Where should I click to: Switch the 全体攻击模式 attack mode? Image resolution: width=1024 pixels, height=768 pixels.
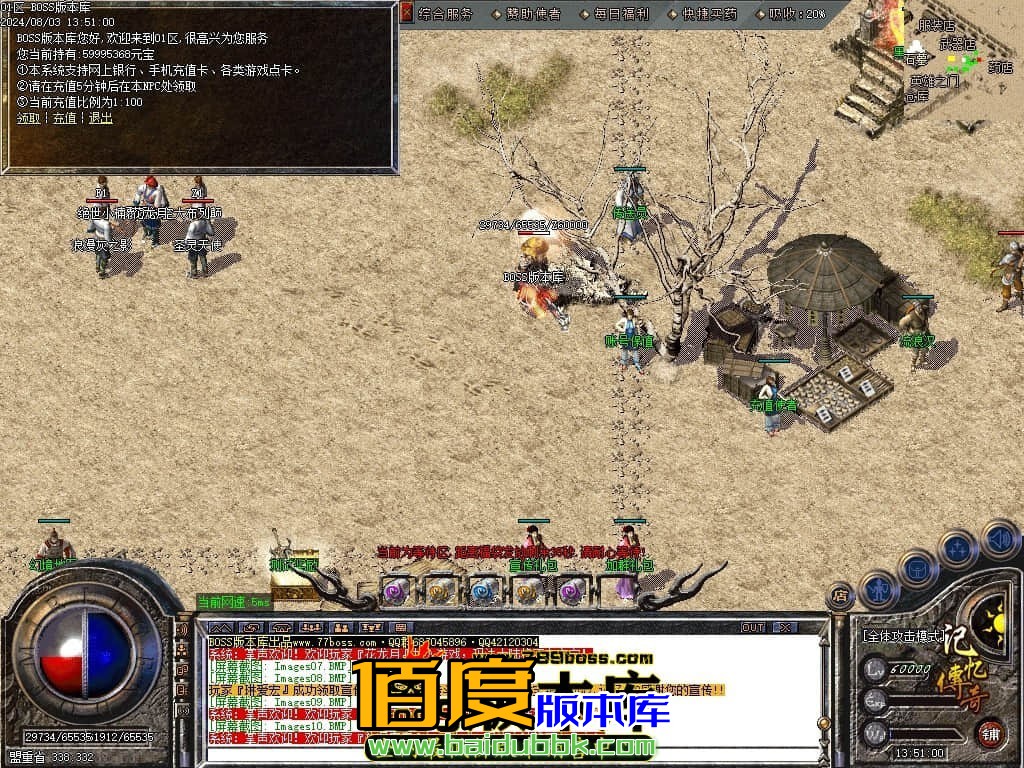[x=903, y=635]
